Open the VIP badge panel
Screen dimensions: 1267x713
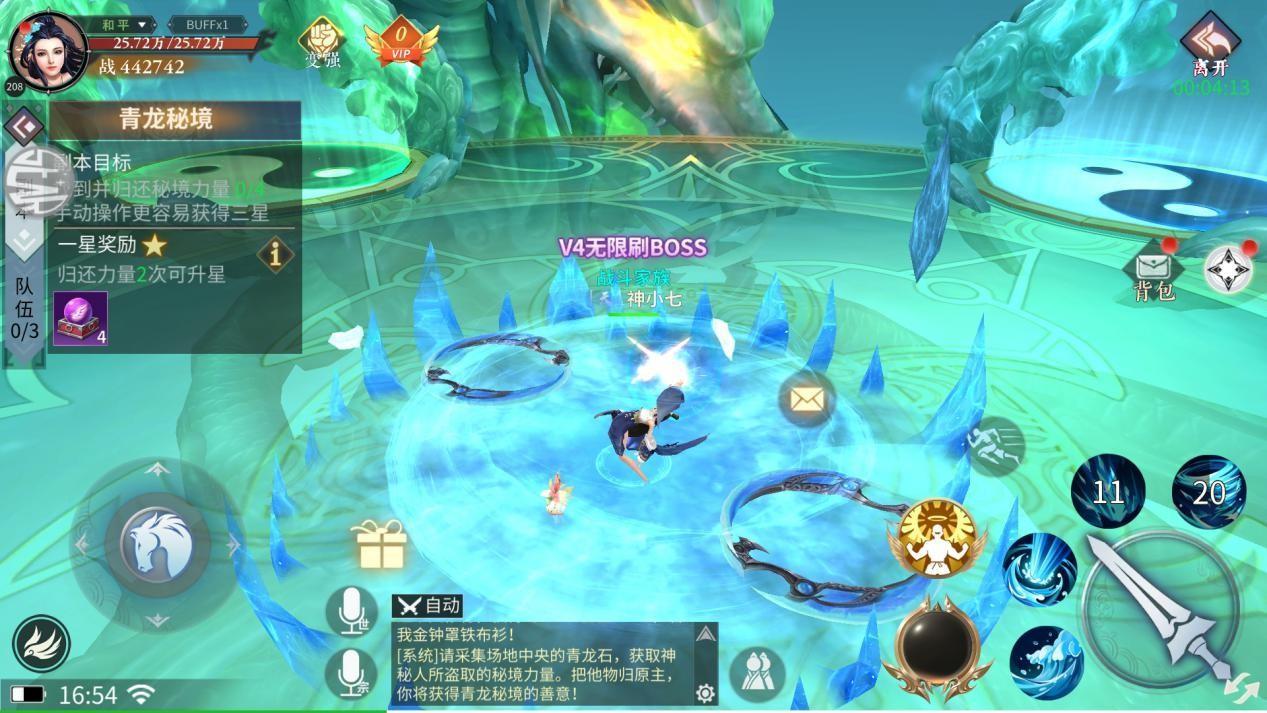(401, 44)
